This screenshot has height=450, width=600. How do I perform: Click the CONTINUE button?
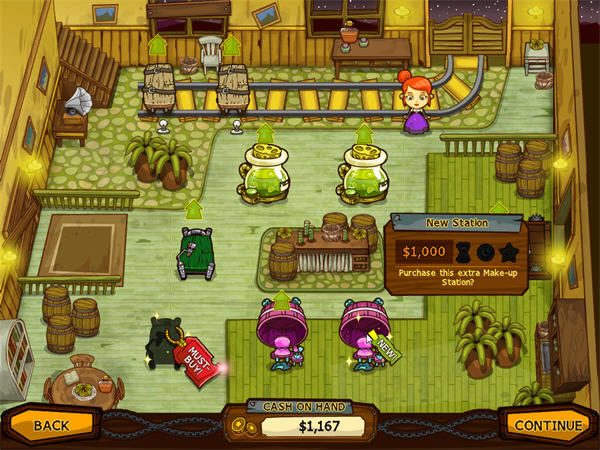pyautogui.click(x=546, y=425)
